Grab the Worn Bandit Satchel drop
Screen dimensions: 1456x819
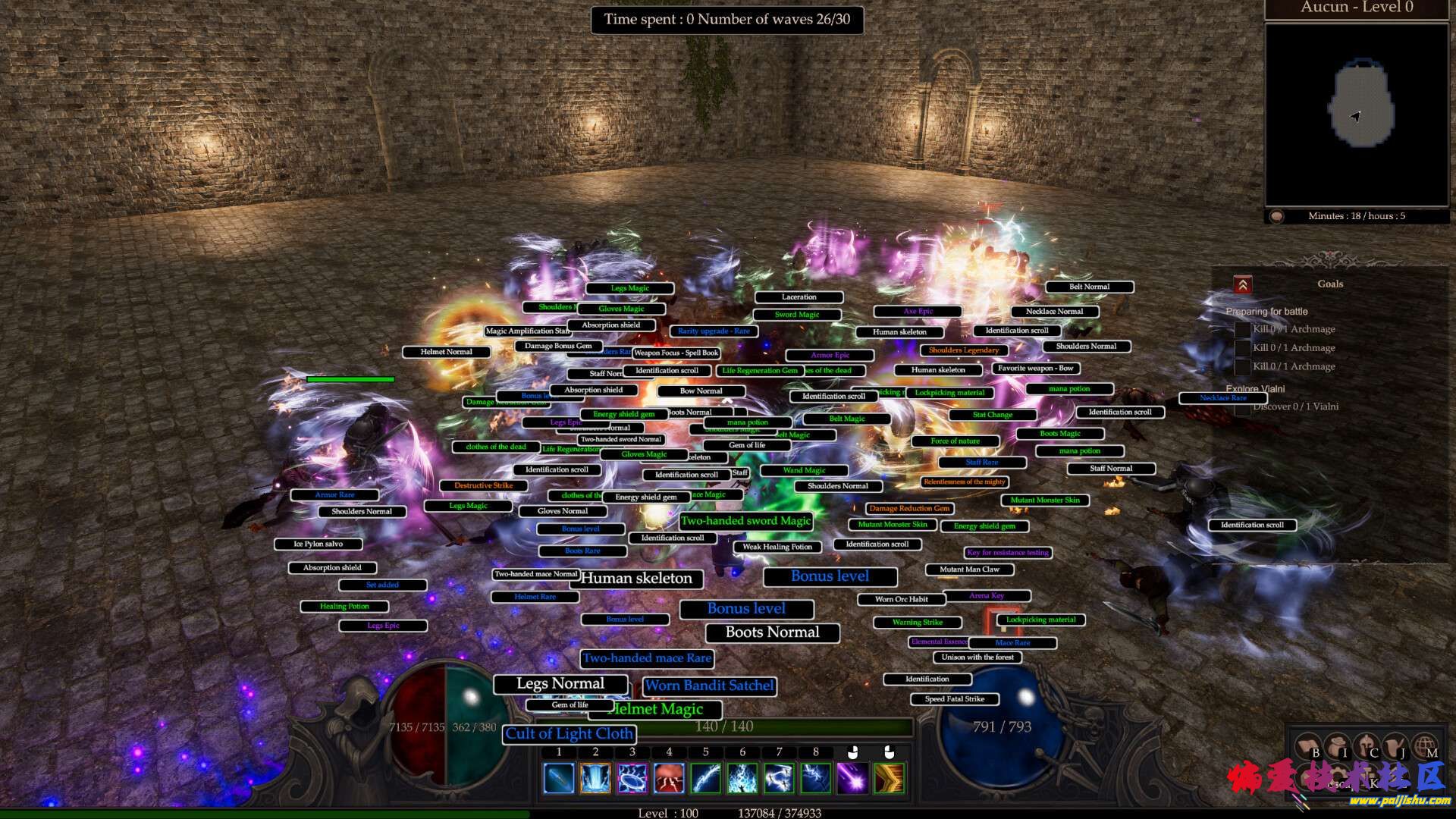tap(708, 686)
